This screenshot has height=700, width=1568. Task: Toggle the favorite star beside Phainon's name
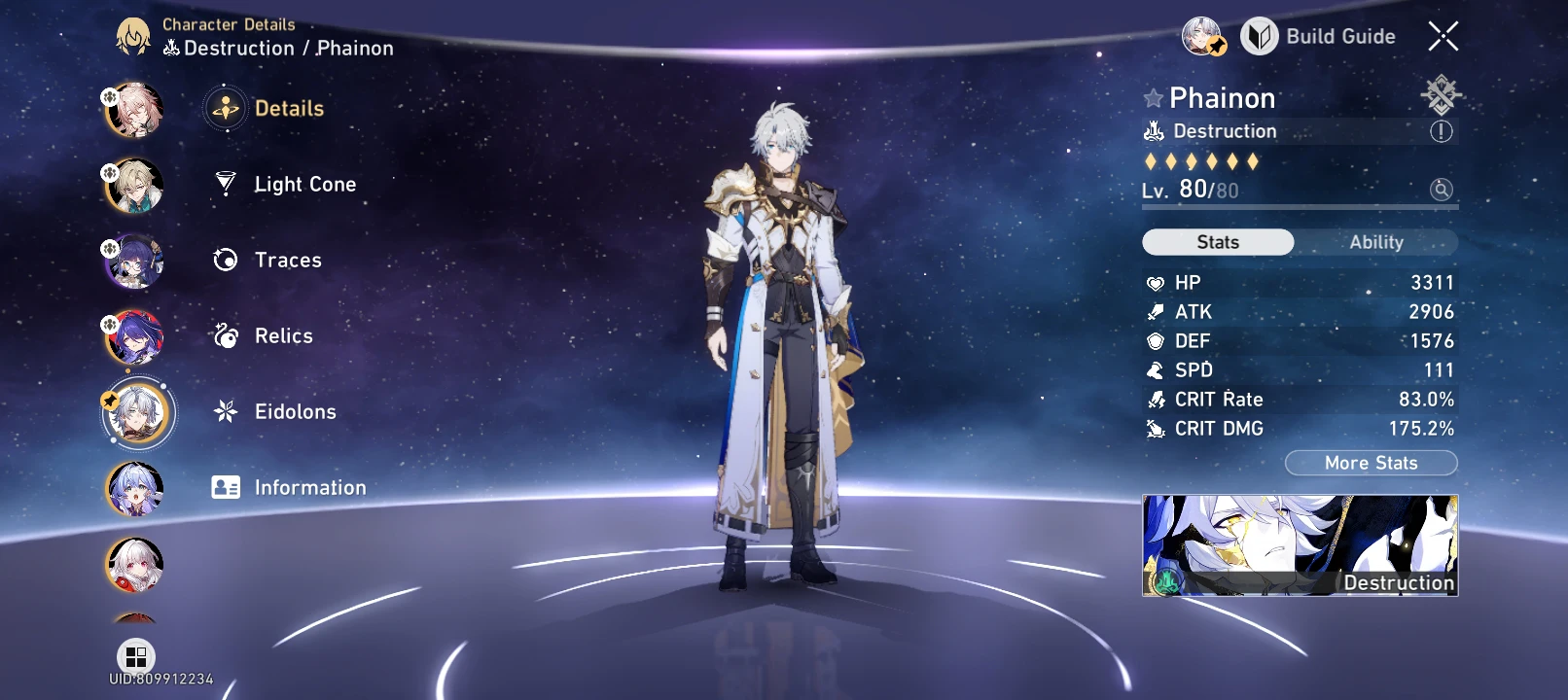1152,97
